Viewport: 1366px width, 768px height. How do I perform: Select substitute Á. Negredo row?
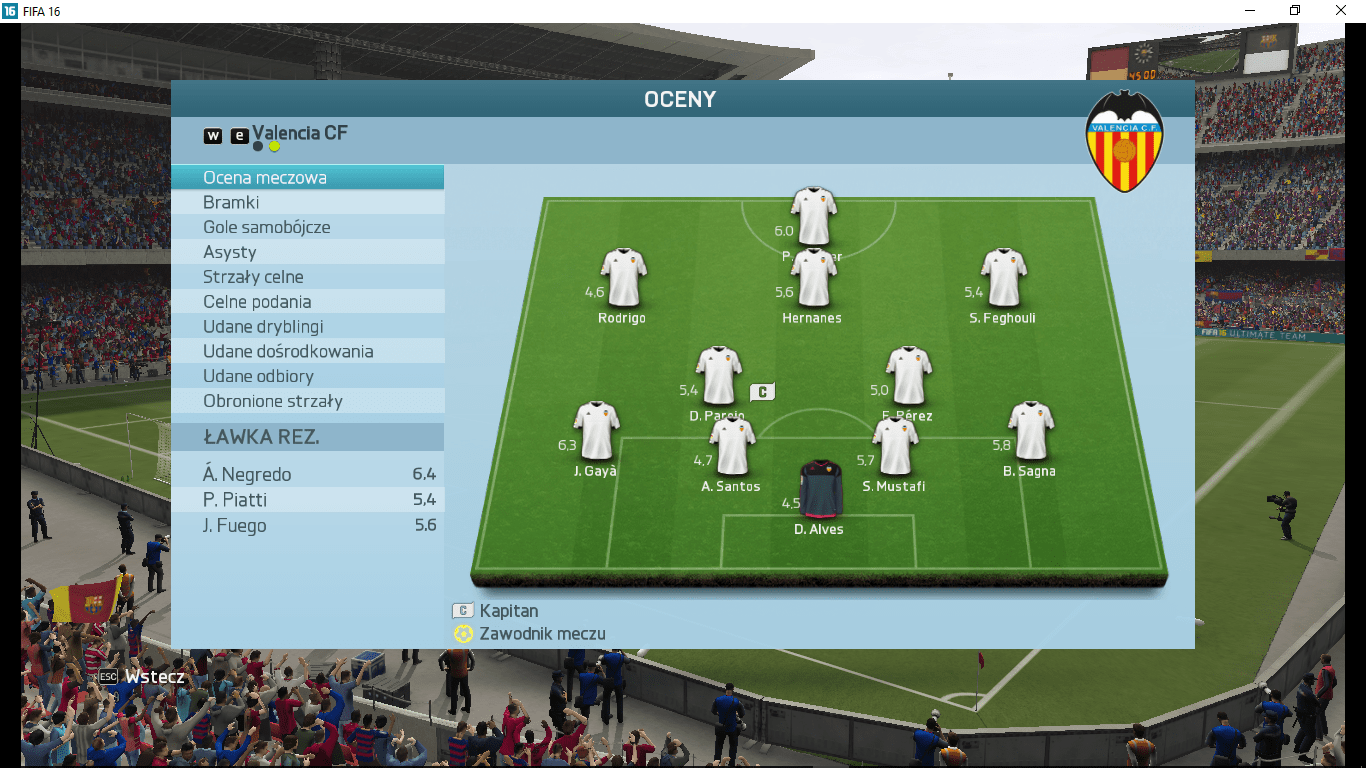[x=307, y=474]
